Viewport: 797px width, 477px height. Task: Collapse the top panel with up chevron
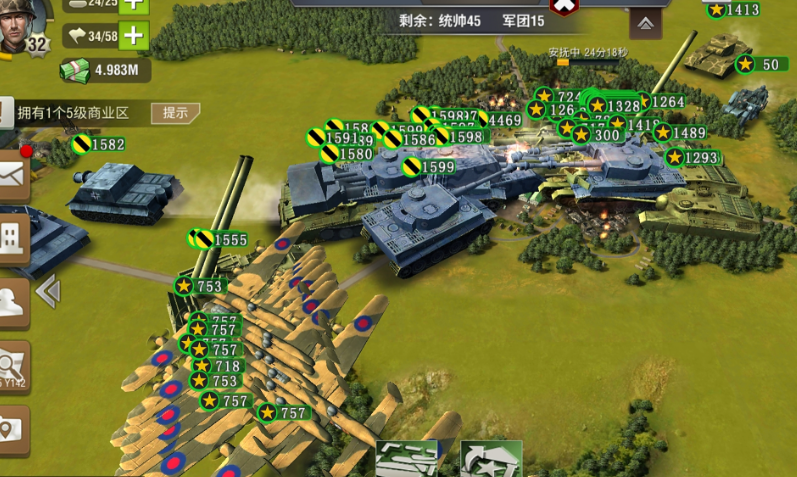pyautogui.click(x=645, y=23)
